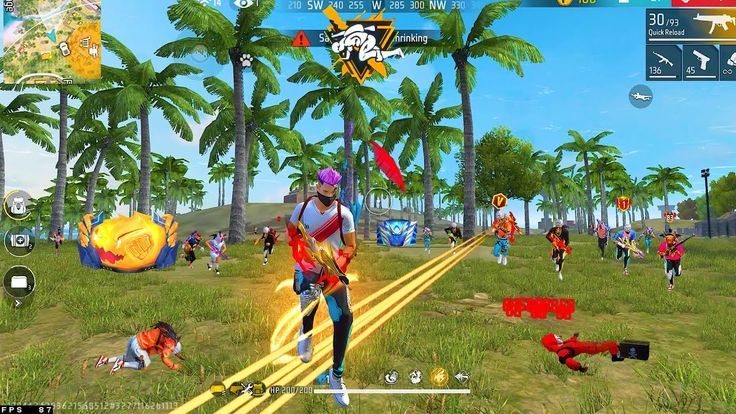The width and height of the screenshot is (736, 414).
Task: Toggle the eye spectator icon
Action: [244, 5]
